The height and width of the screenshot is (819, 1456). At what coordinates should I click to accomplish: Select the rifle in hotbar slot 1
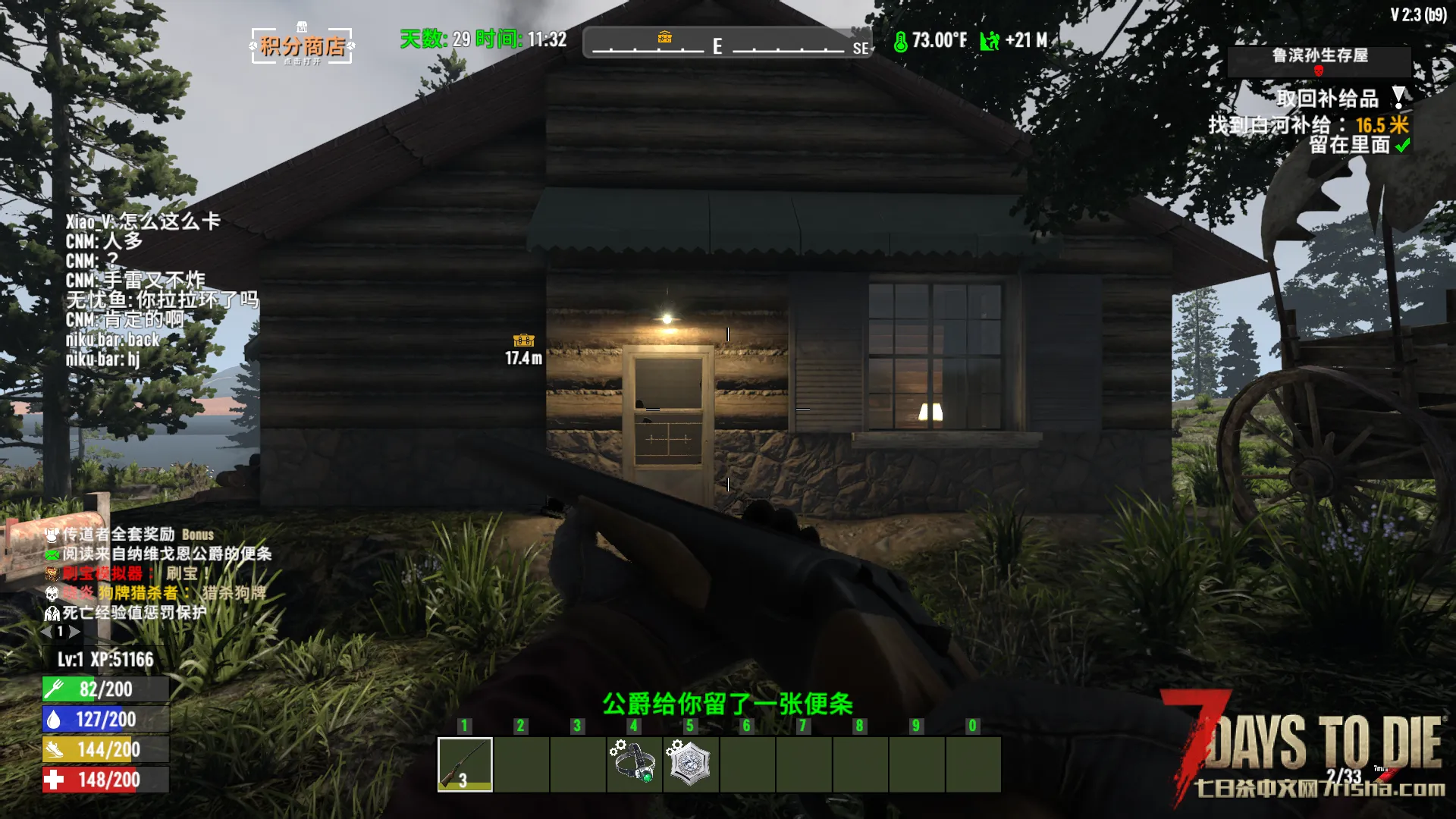coord(465,764)
